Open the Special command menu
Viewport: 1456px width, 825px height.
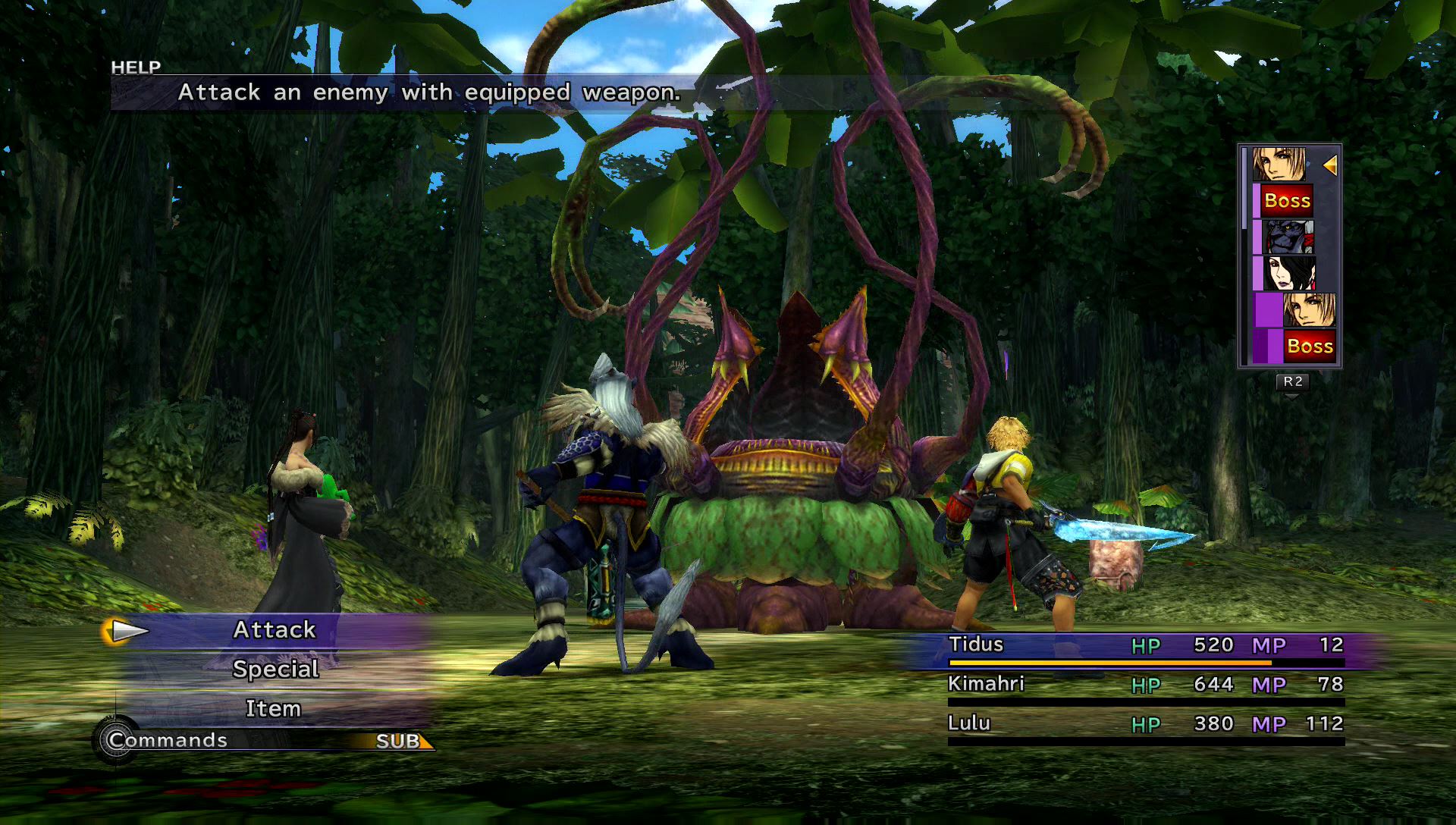pos(275,670)
